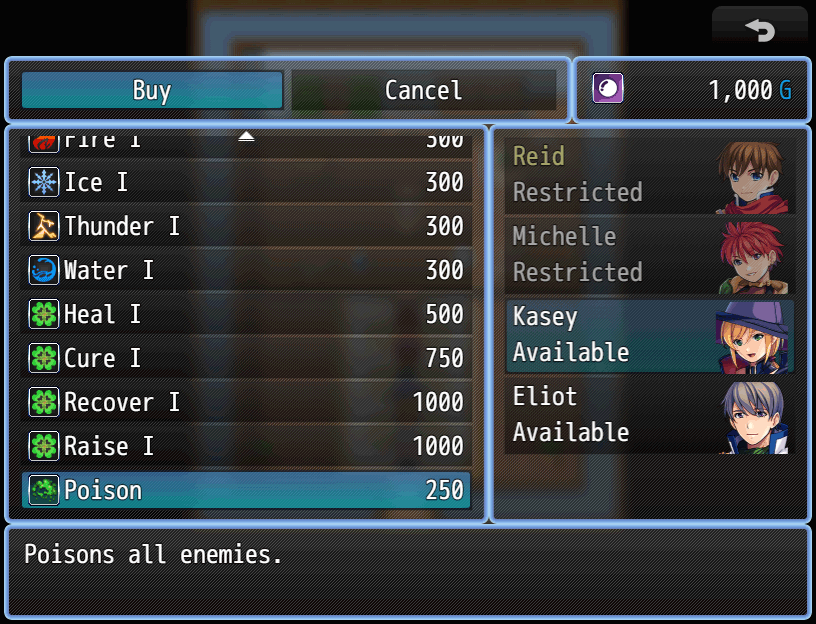816x624 pixels.
Task: Select Michelle's restricted character row
Action: click(x=650, y=255)
